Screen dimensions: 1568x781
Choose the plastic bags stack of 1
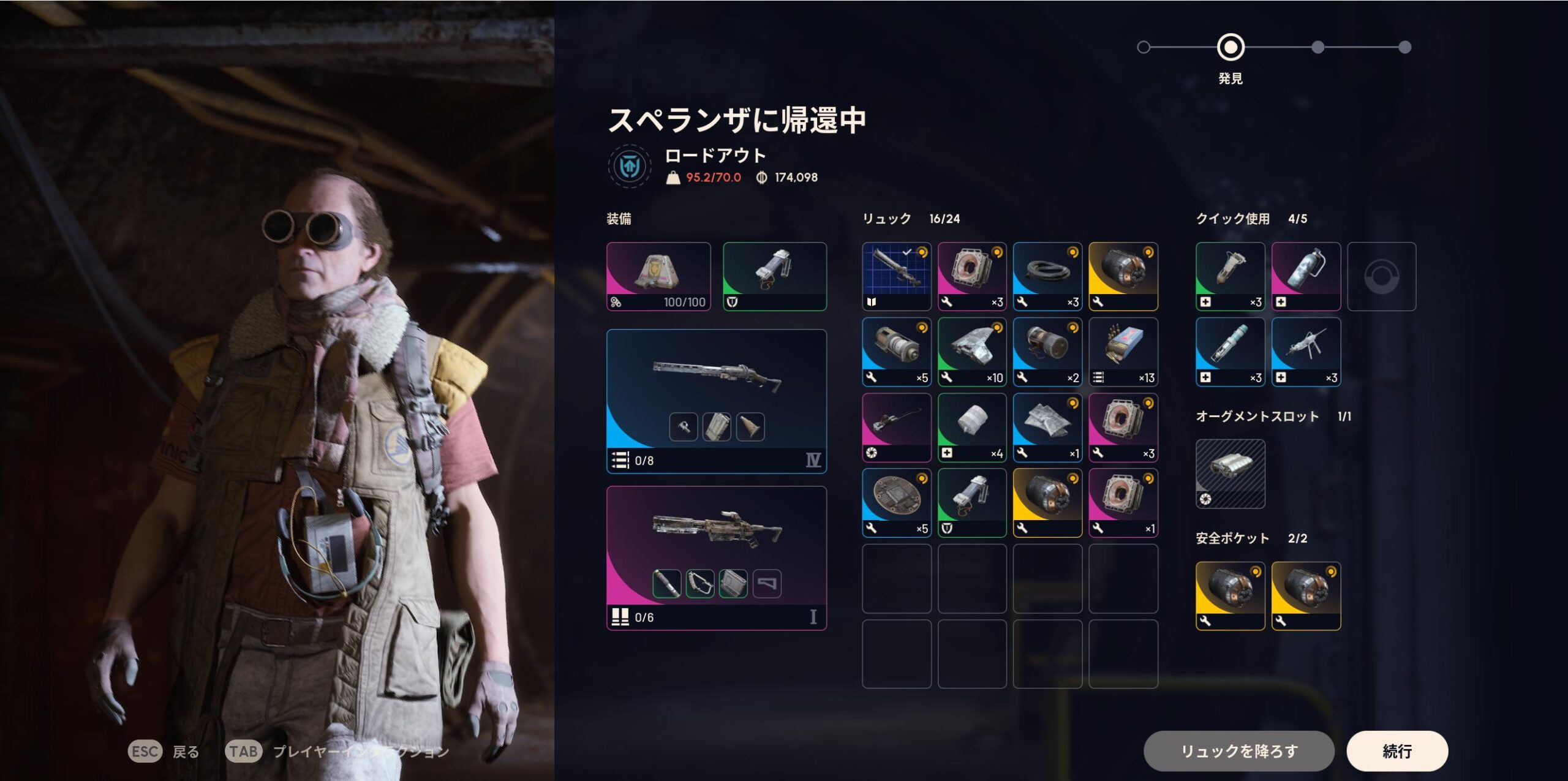coord(1047,427)
